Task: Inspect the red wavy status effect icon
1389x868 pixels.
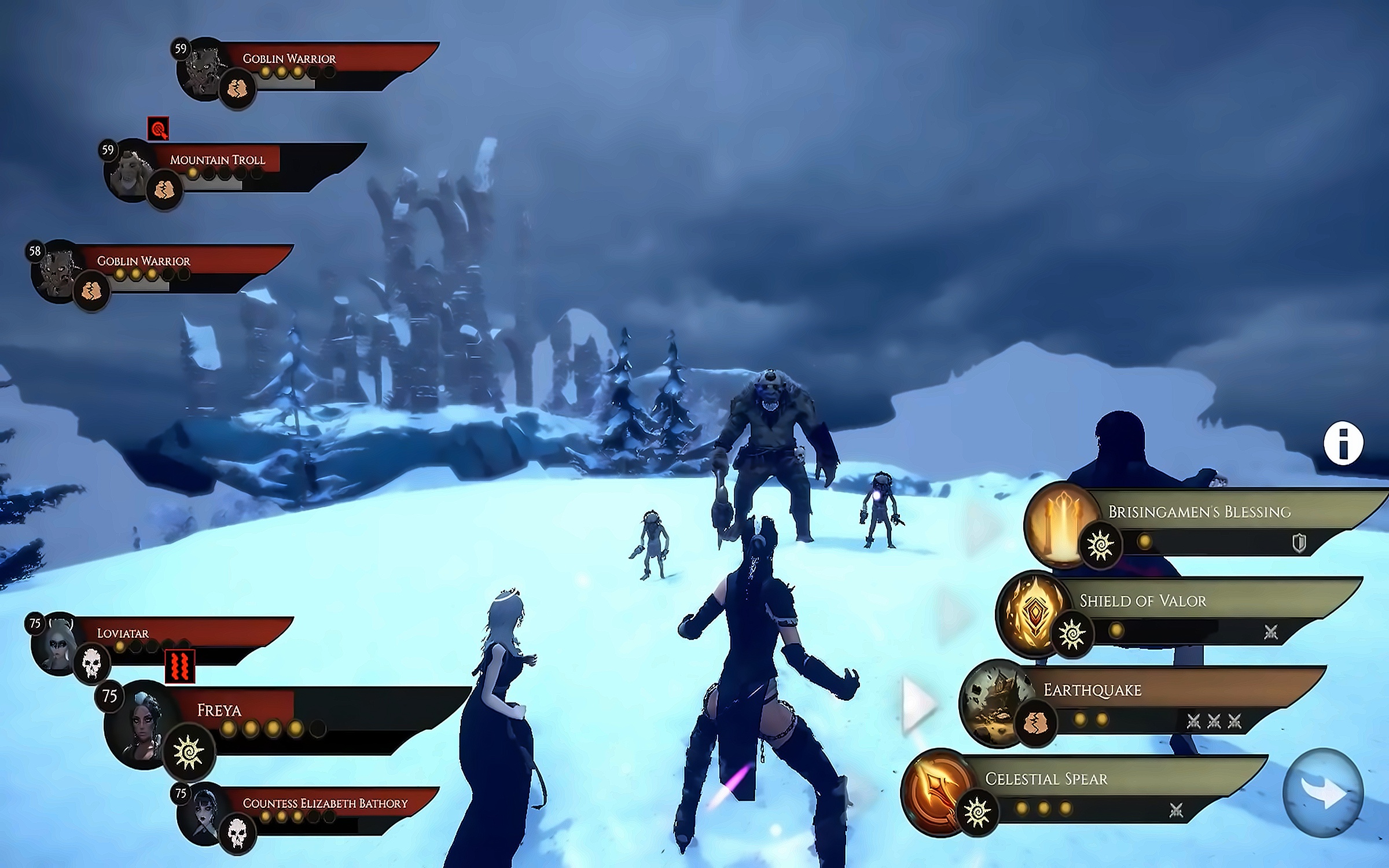Action: click(179, 666)
